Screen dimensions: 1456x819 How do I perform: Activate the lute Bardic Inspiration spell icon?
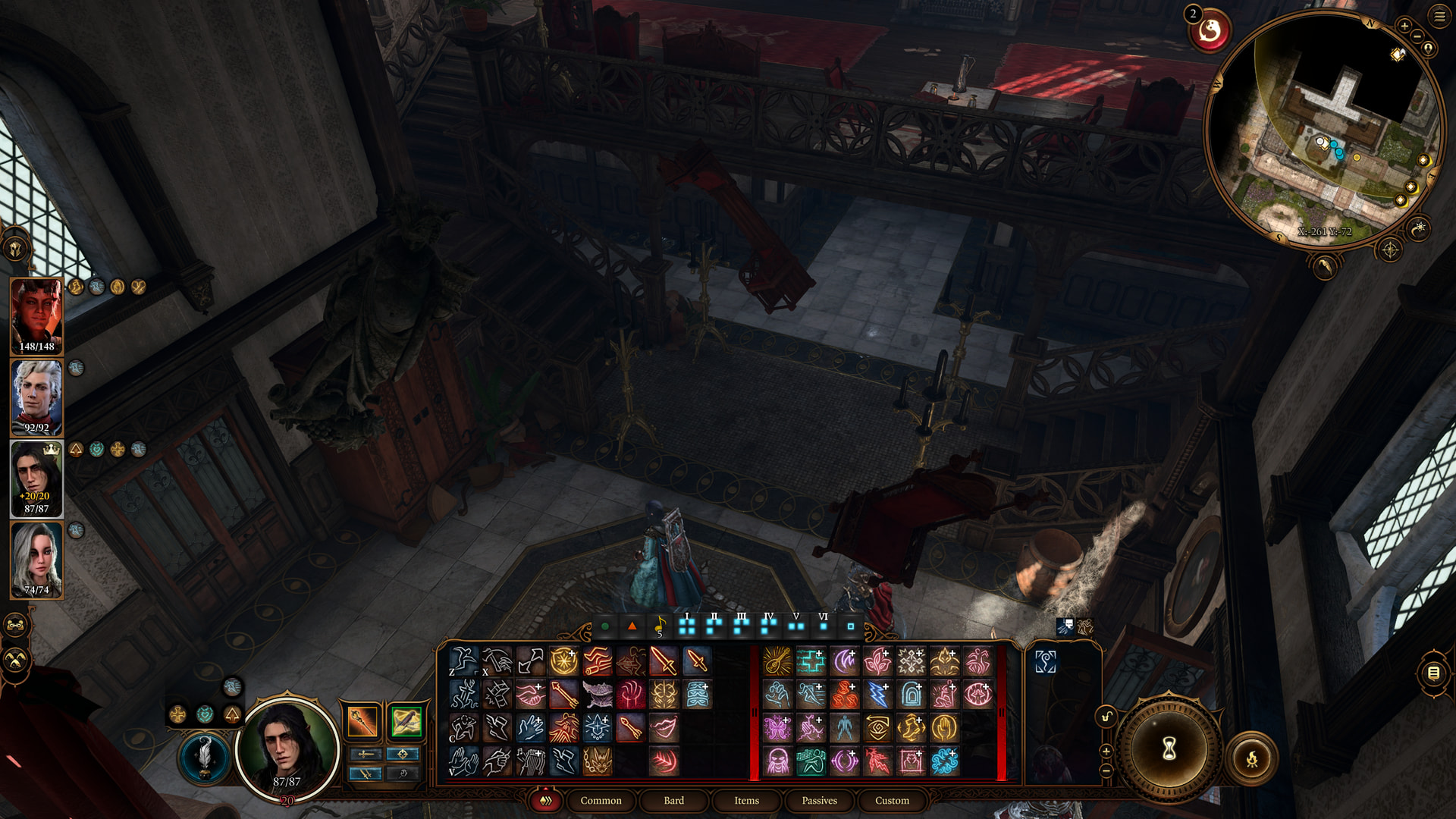tap(777, 661)
